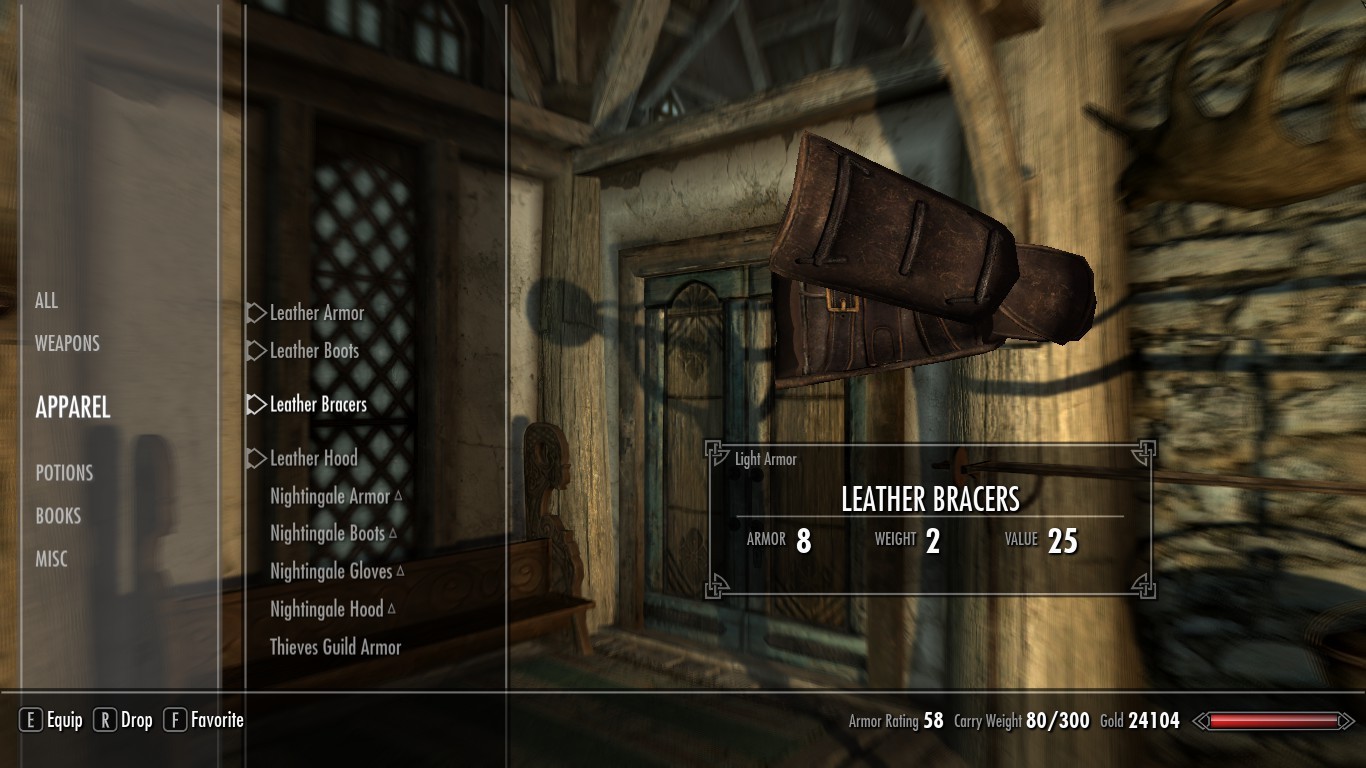Select the Leather Hood item
This screenshot has height=768, width=1366.
(313, 458)
